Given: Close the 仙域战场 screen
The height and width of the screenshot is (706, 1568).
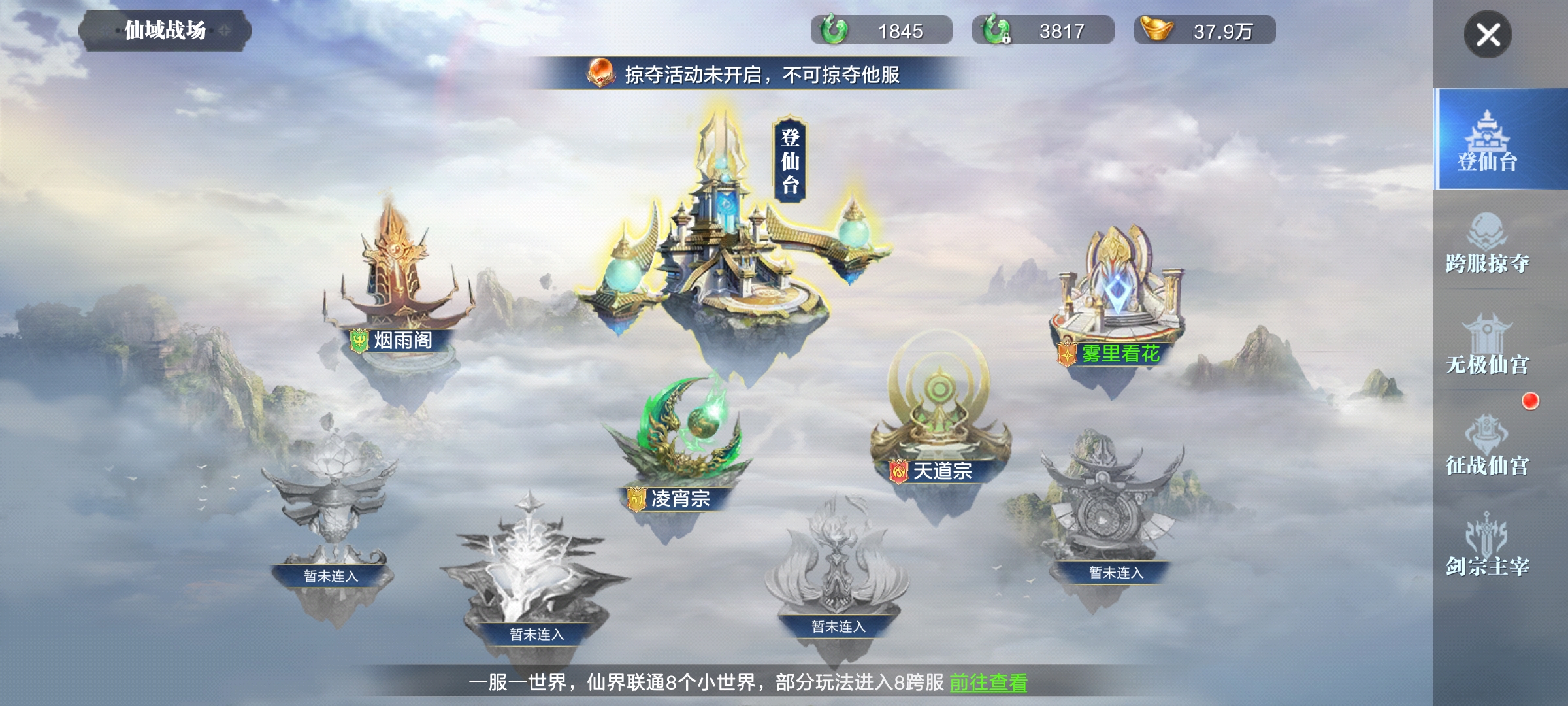Looking at the screenshot, I should 1488,35.
